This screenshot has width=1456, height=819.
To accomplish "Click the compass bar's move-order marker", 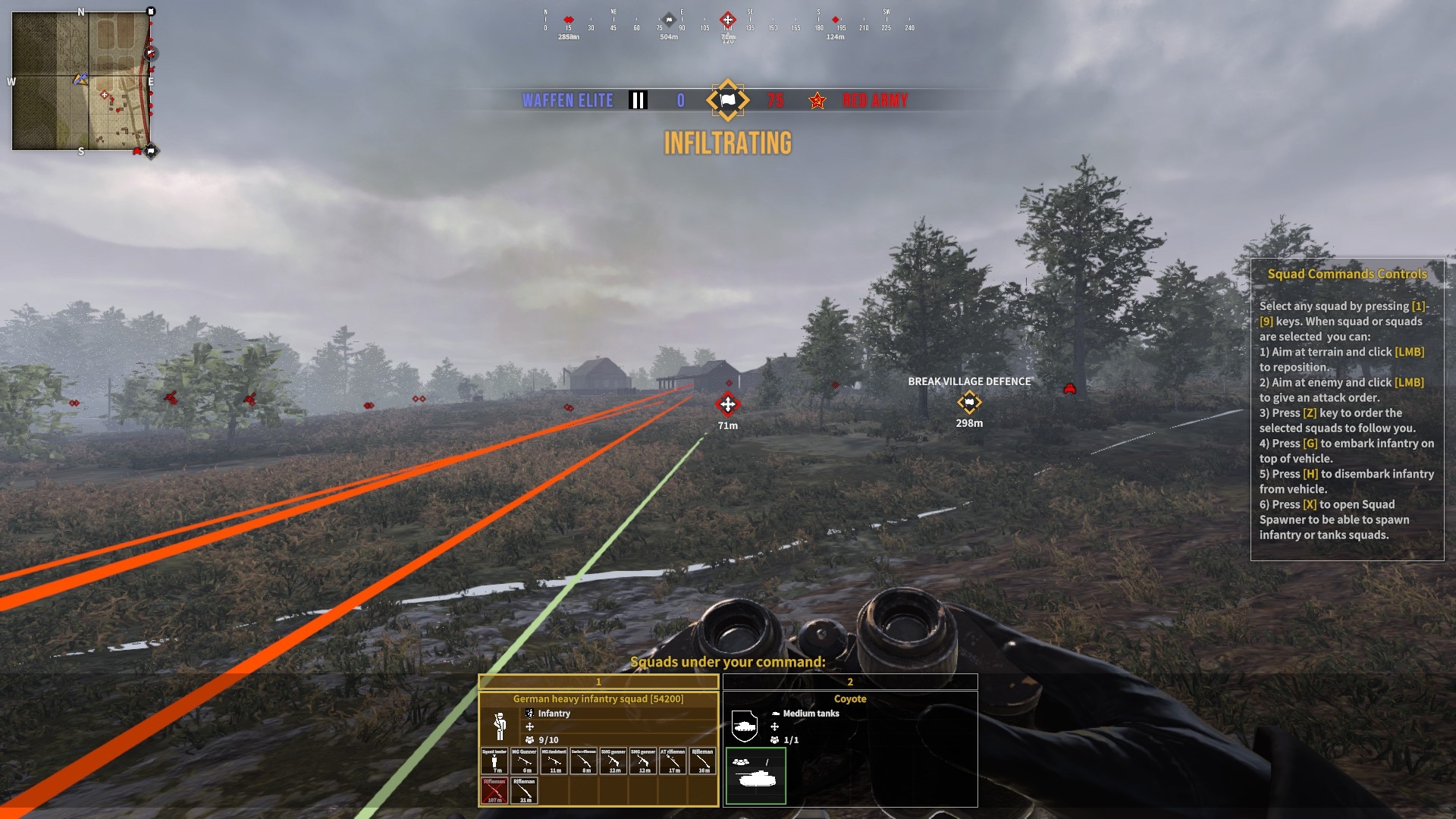I will point(727,20).
